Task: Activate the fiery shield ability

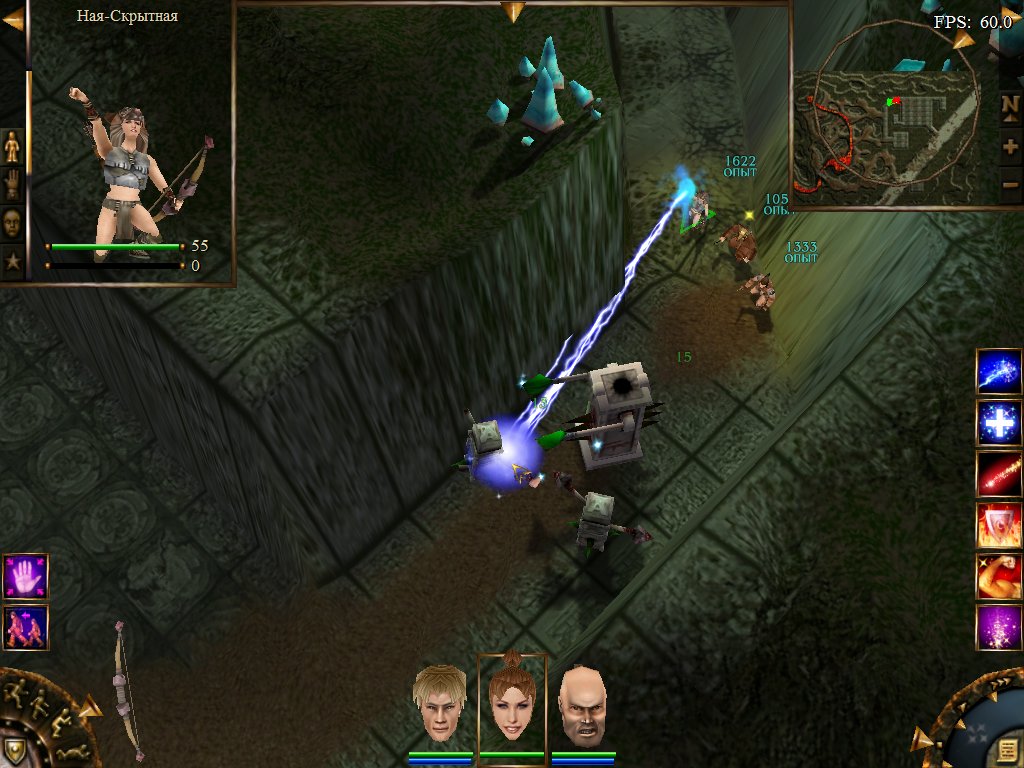Action: click(x=999, y=525)
